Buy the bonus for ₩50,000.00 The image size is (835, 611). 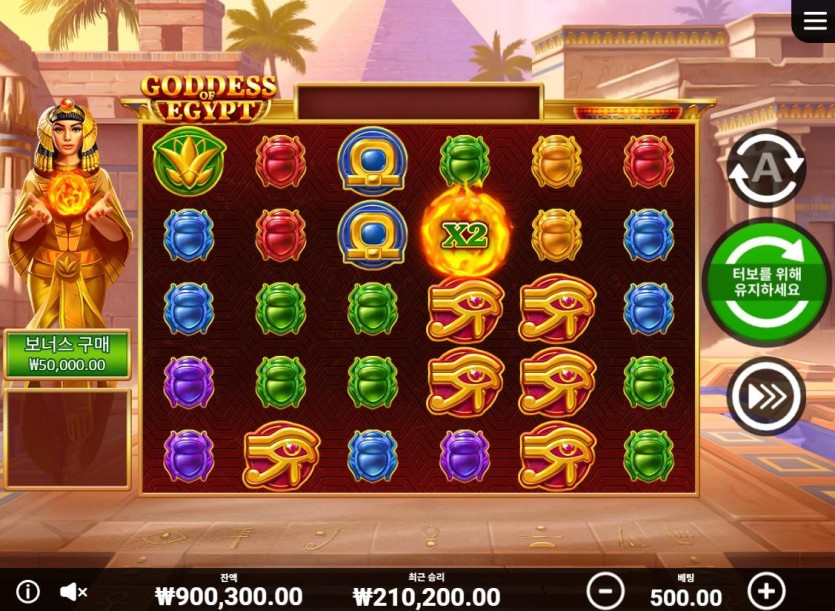[x=67, y=355]
